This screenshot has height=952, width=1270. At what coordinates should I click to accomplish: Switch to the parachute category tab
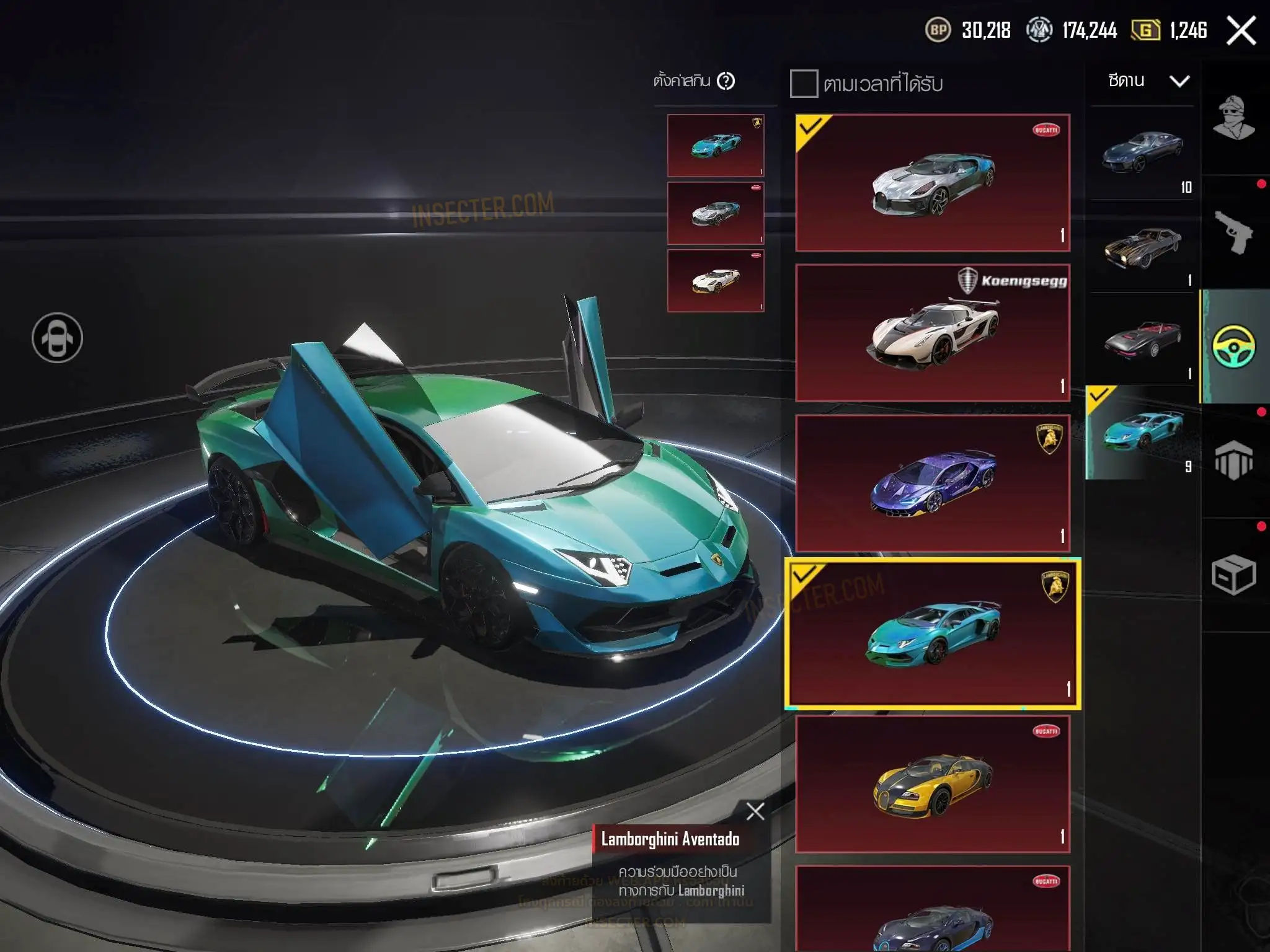pyautogui.click(x=1233, y=460)
